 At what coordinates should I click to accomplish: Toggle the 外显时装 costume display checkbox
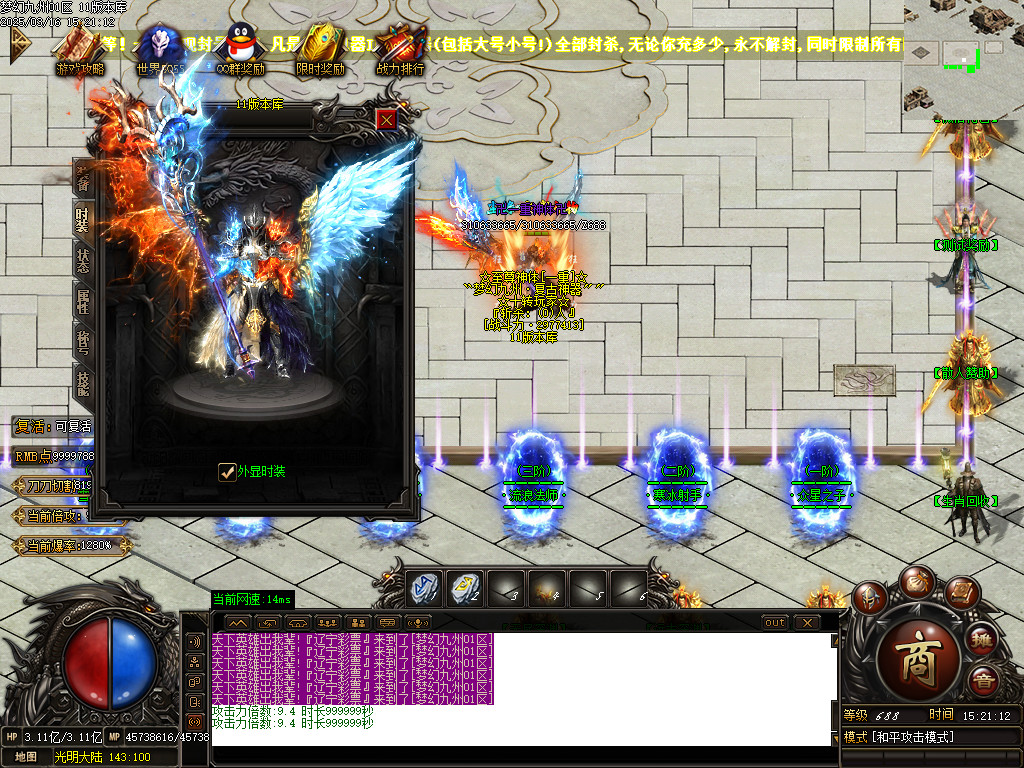tap(227, 471)
